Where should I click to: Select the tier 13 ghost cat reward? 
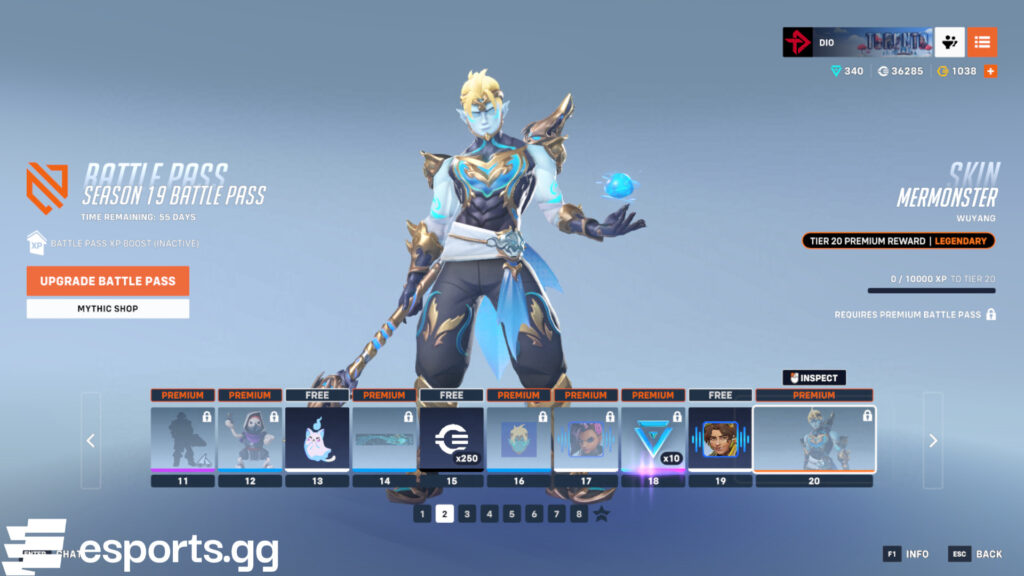click(317, 439)
